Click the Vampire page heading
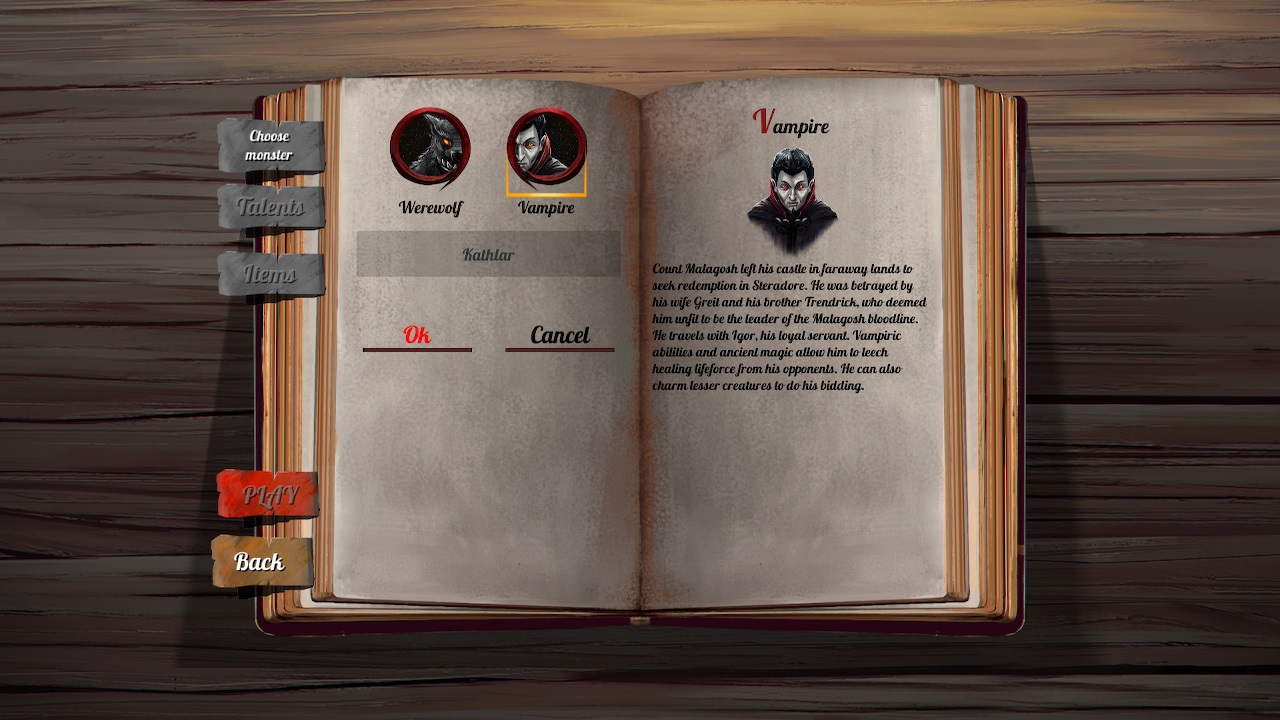 coord(793,126)
